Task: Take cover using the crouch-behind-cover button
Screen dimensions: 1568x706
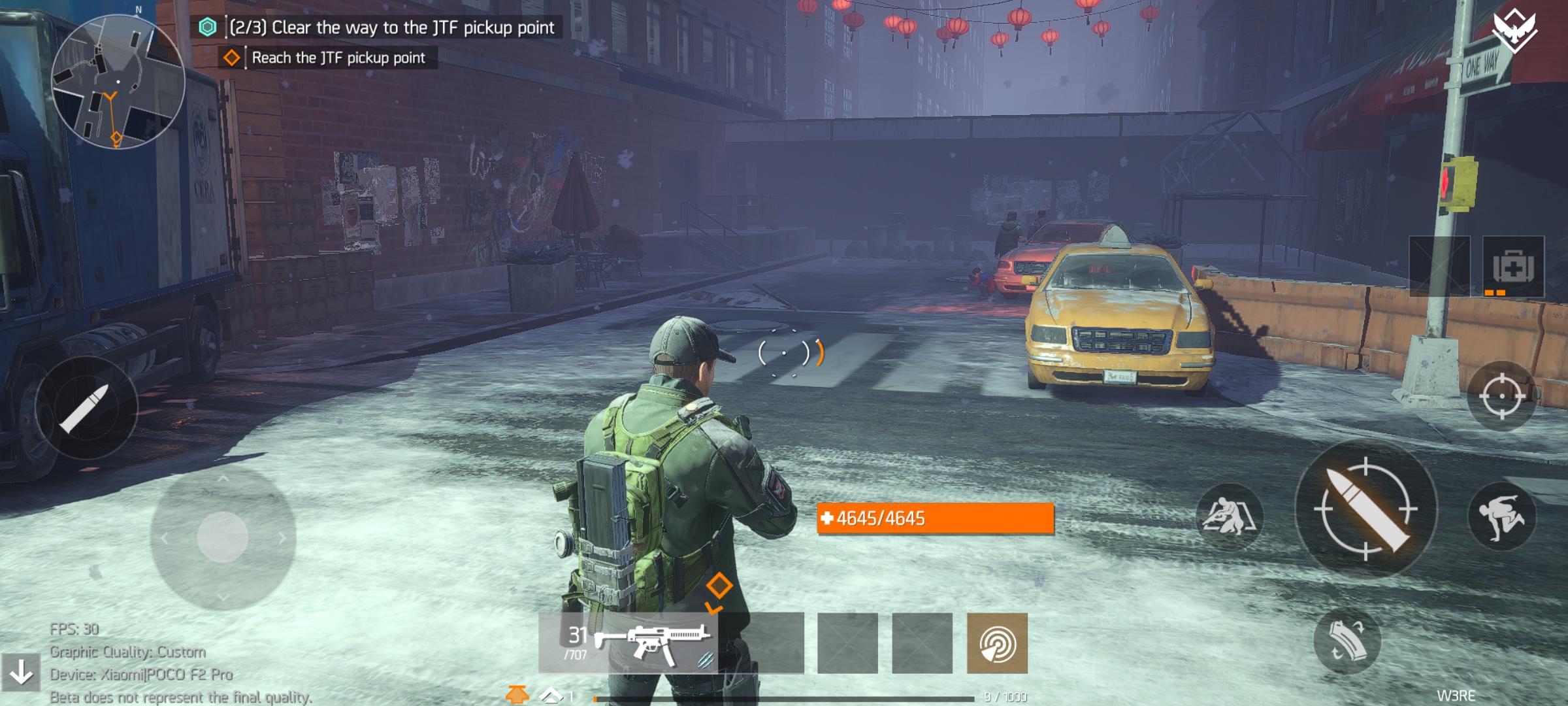Action: coord(1229,517)
